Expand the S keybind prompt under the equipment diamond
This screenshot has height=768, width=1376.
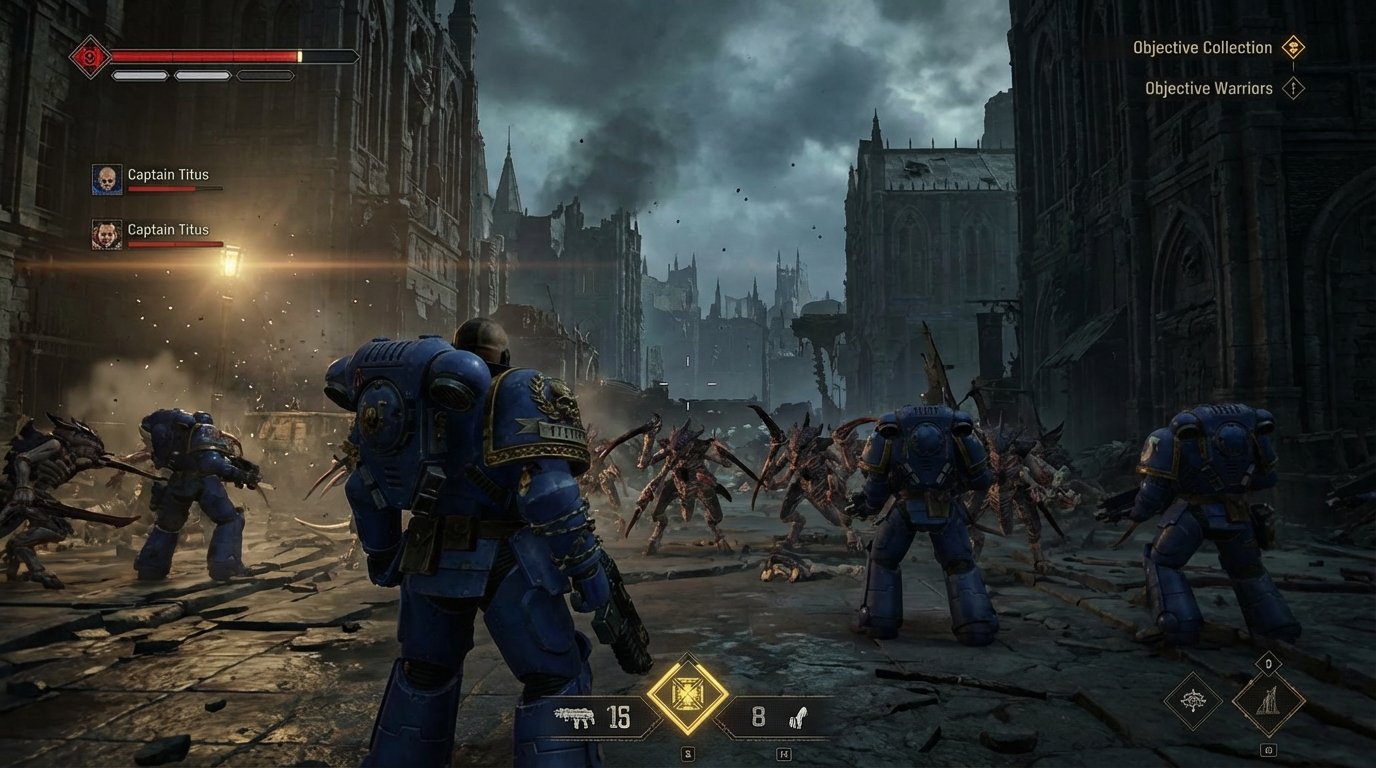pyautogui.click(x=688, y=753)
